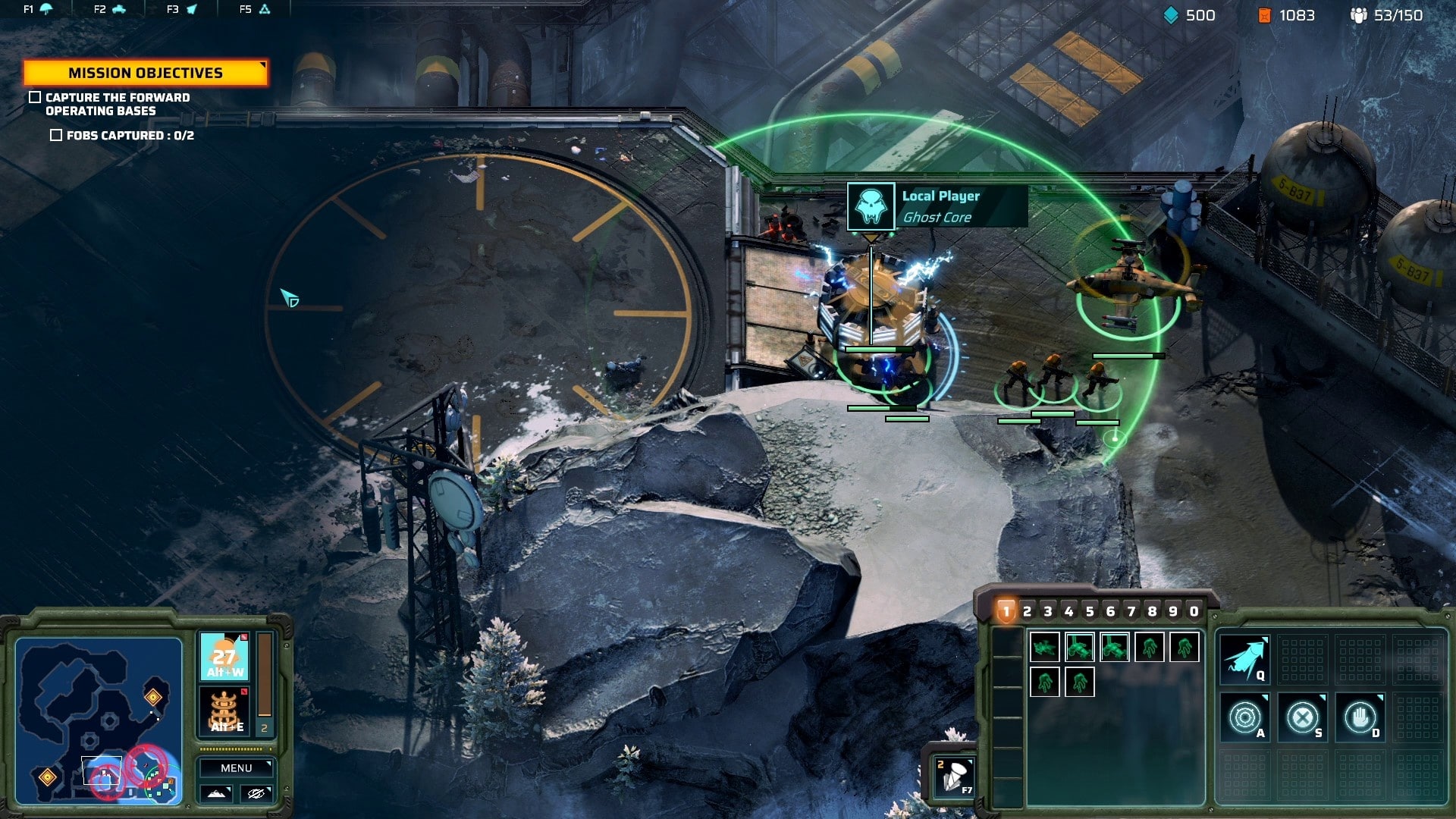This screenshot has width=1456, height=819.
Task: Open the vehicle production tab
Action: pos(110,9)
